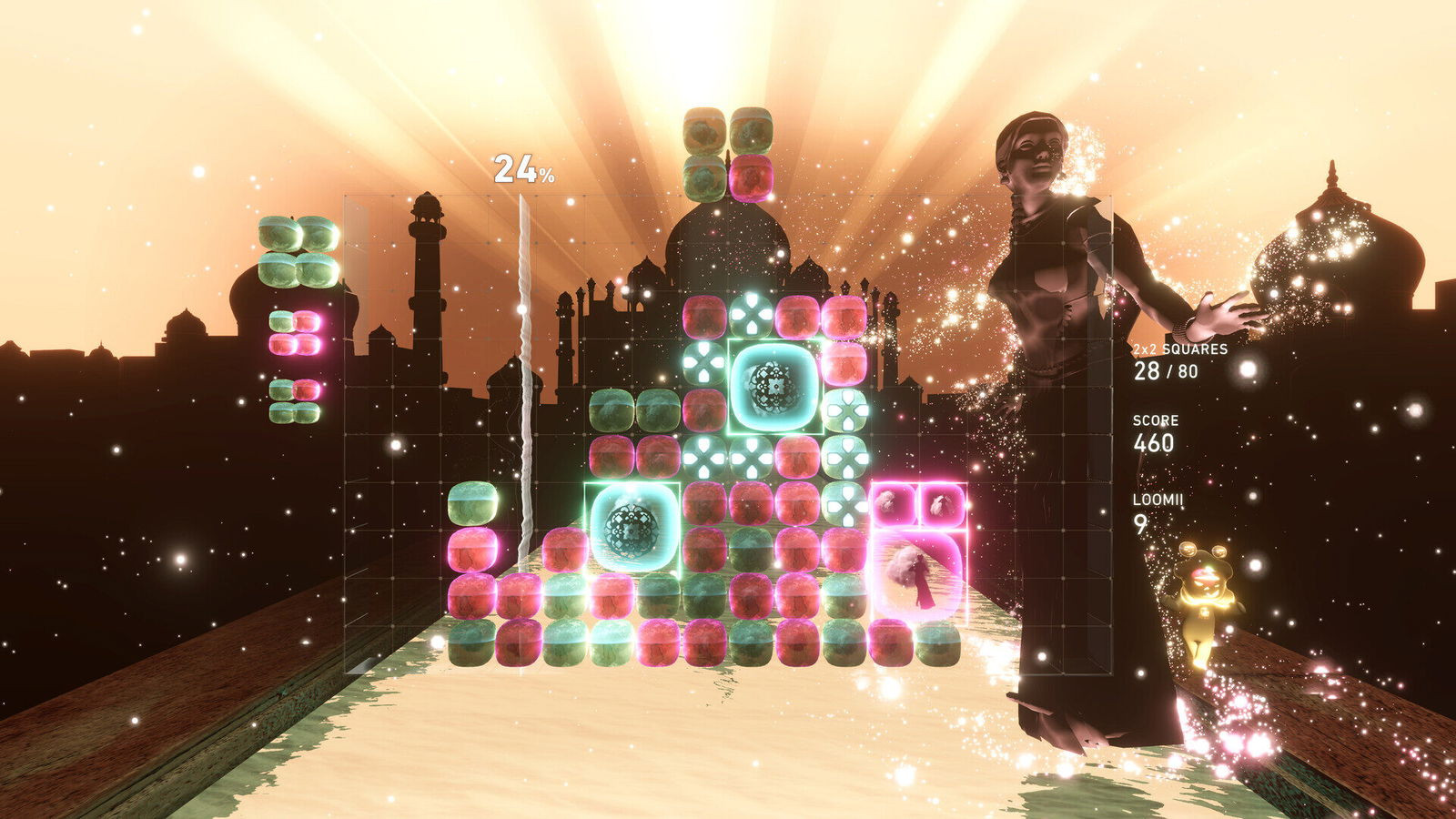
Task: Click the bottom-left green block on the board
Action: (472, 642)
